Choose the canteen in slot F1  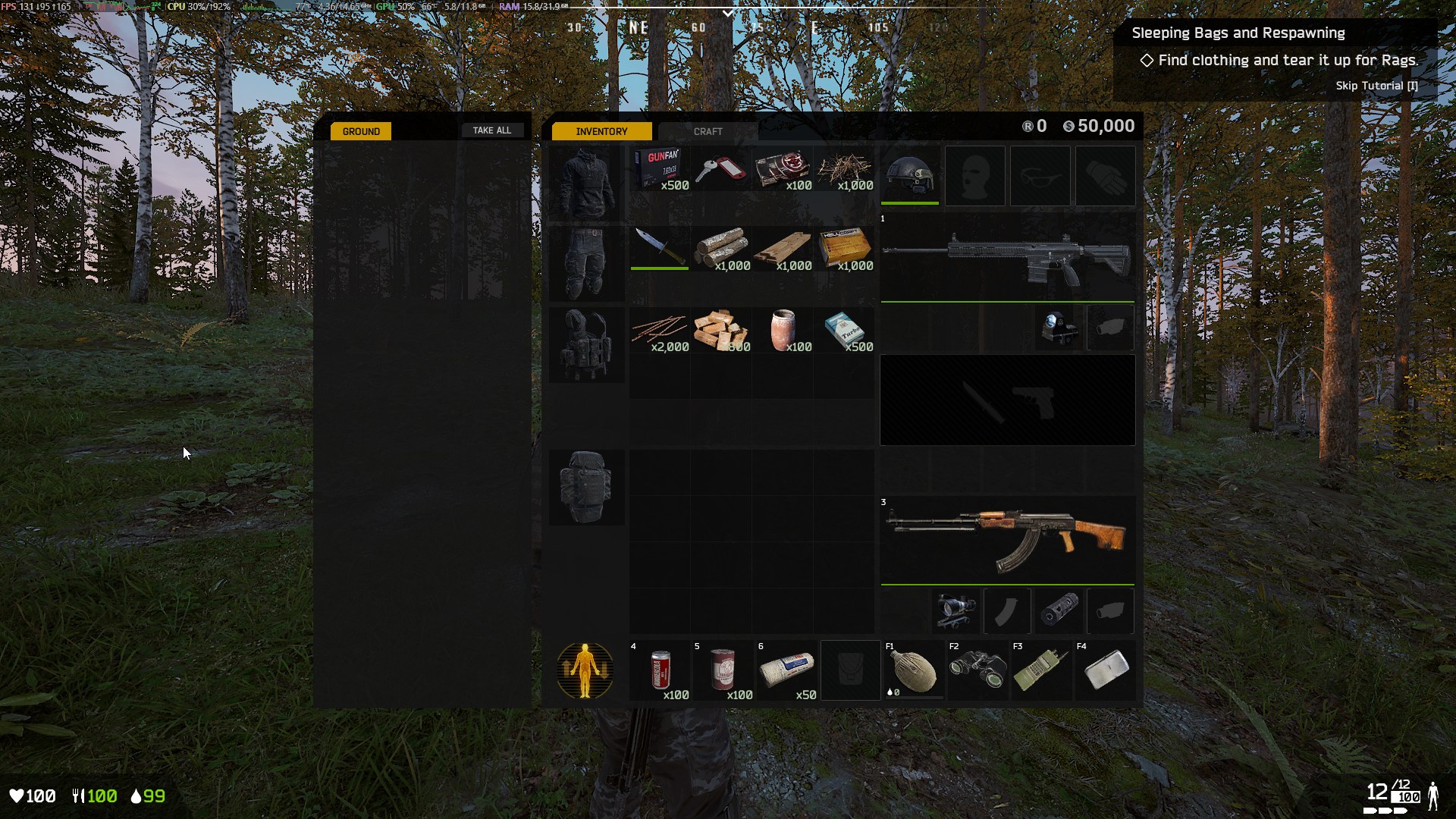[914, 670]
